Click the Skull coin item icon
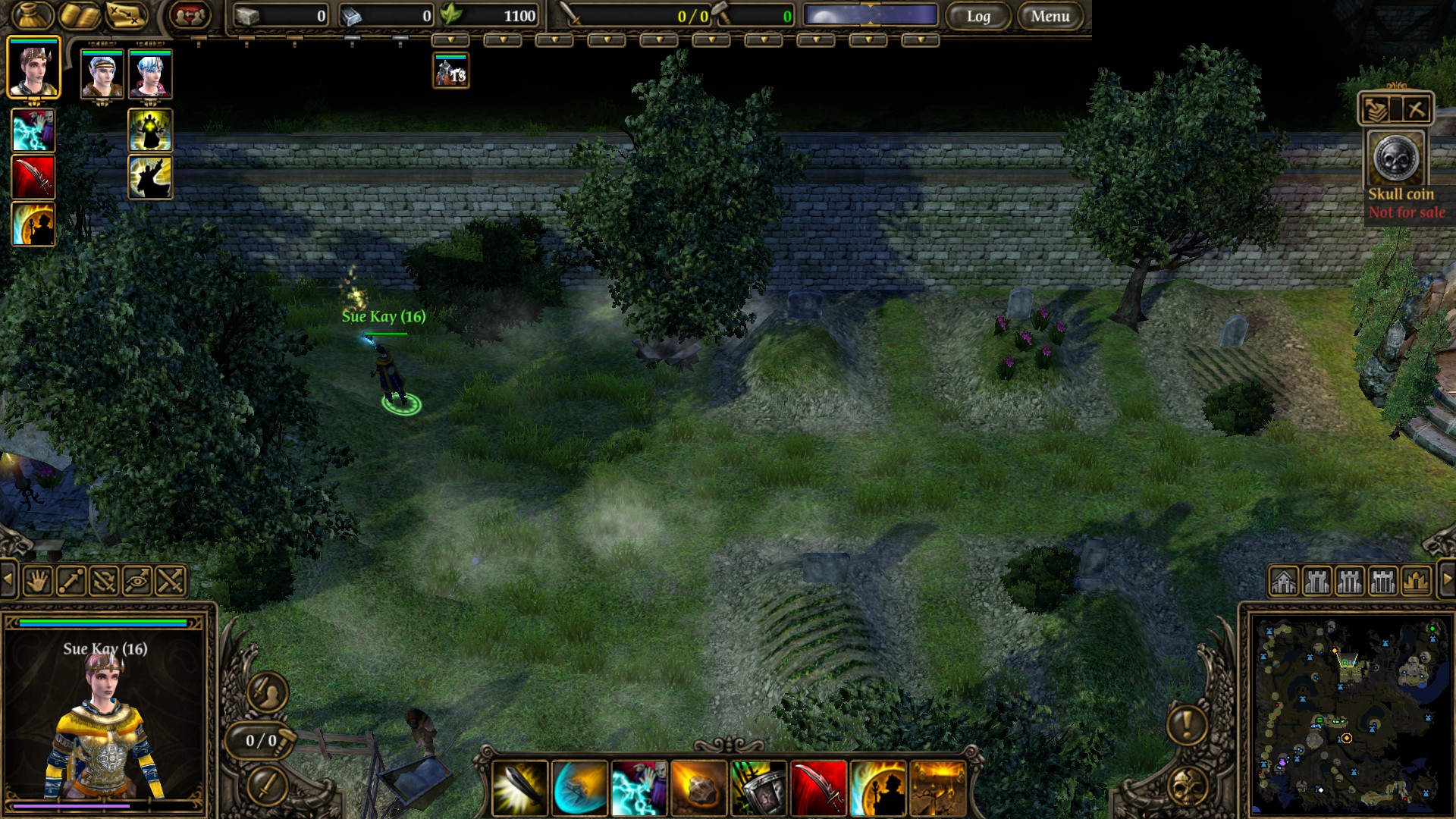This screenshot has width=1456, height=819. [1395, 158]
